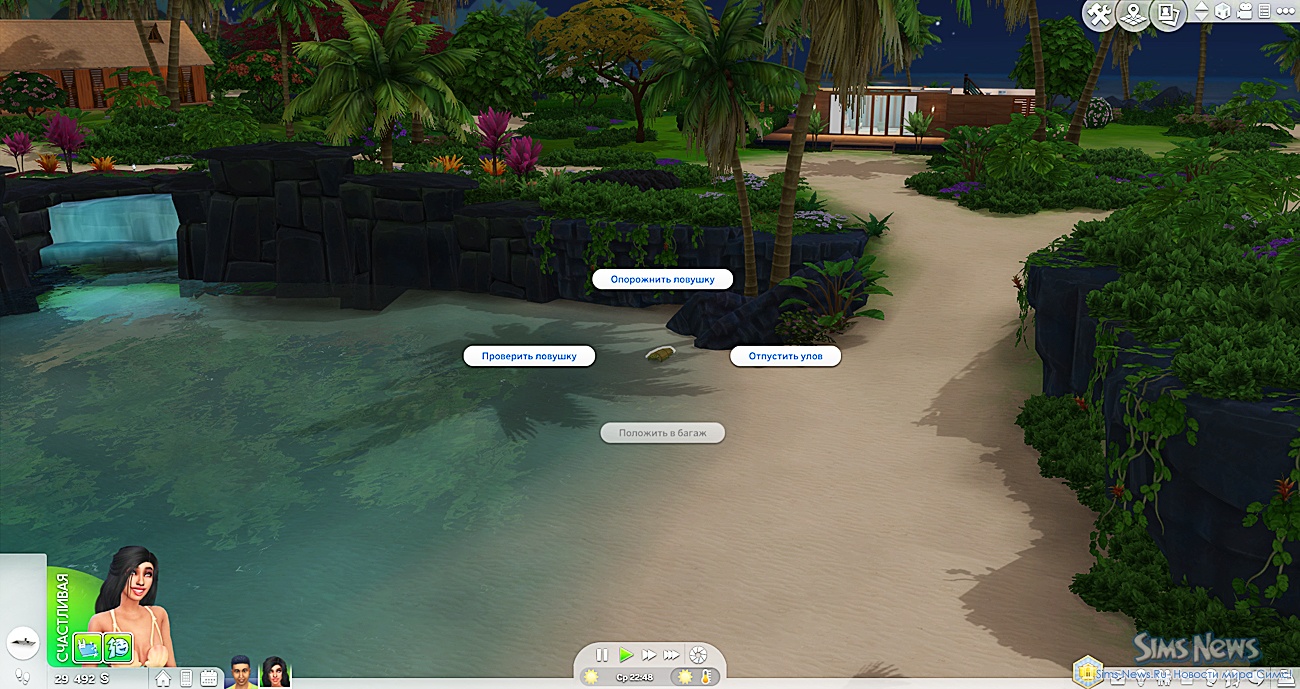This screenshot has width=1300, height=689.
Task: Set game to normal speed with the green play arrow
Action: click(626, 655)
